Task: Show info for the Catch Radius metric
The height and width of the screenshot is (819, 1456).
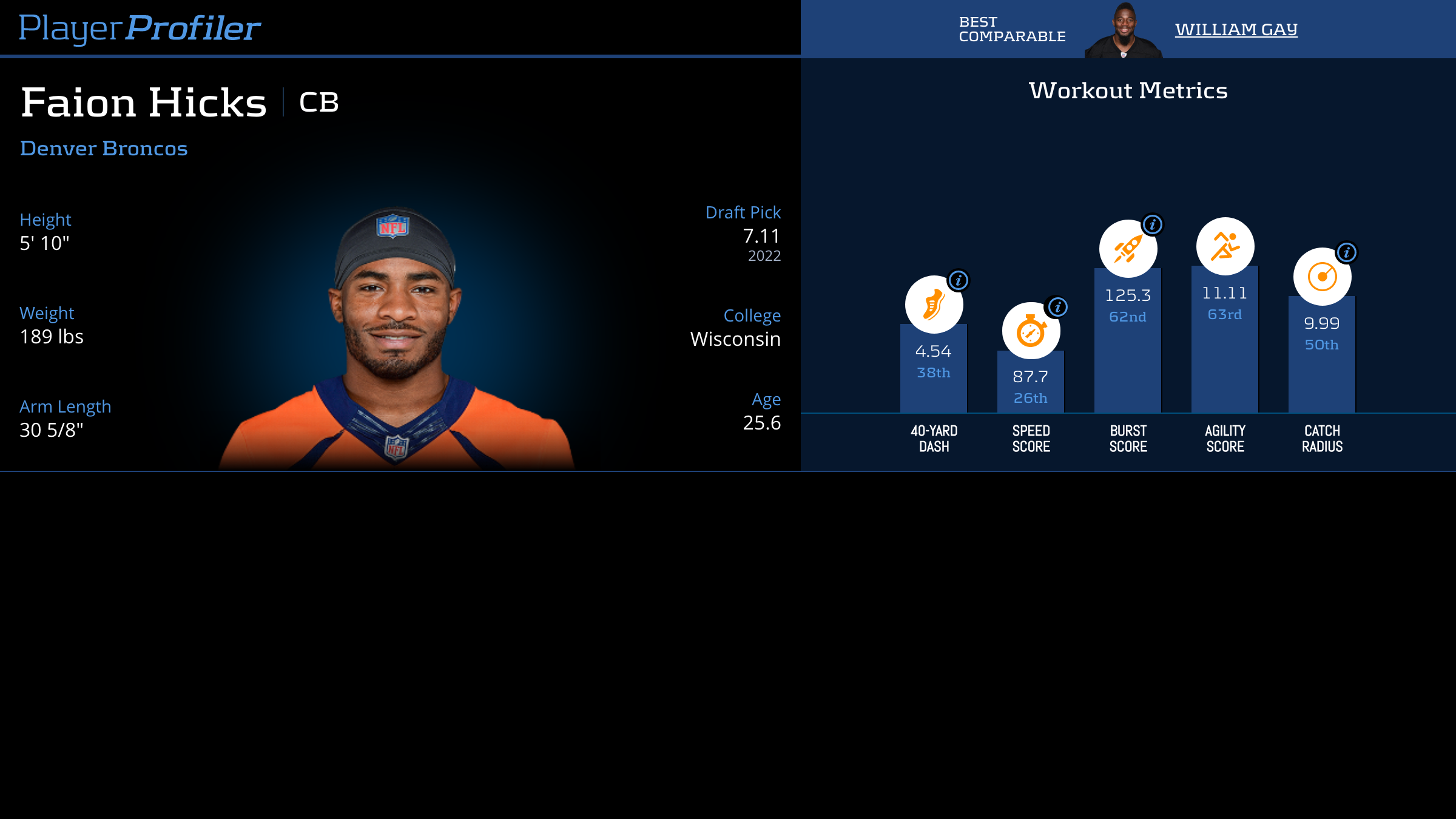Action: point(1346,252)
